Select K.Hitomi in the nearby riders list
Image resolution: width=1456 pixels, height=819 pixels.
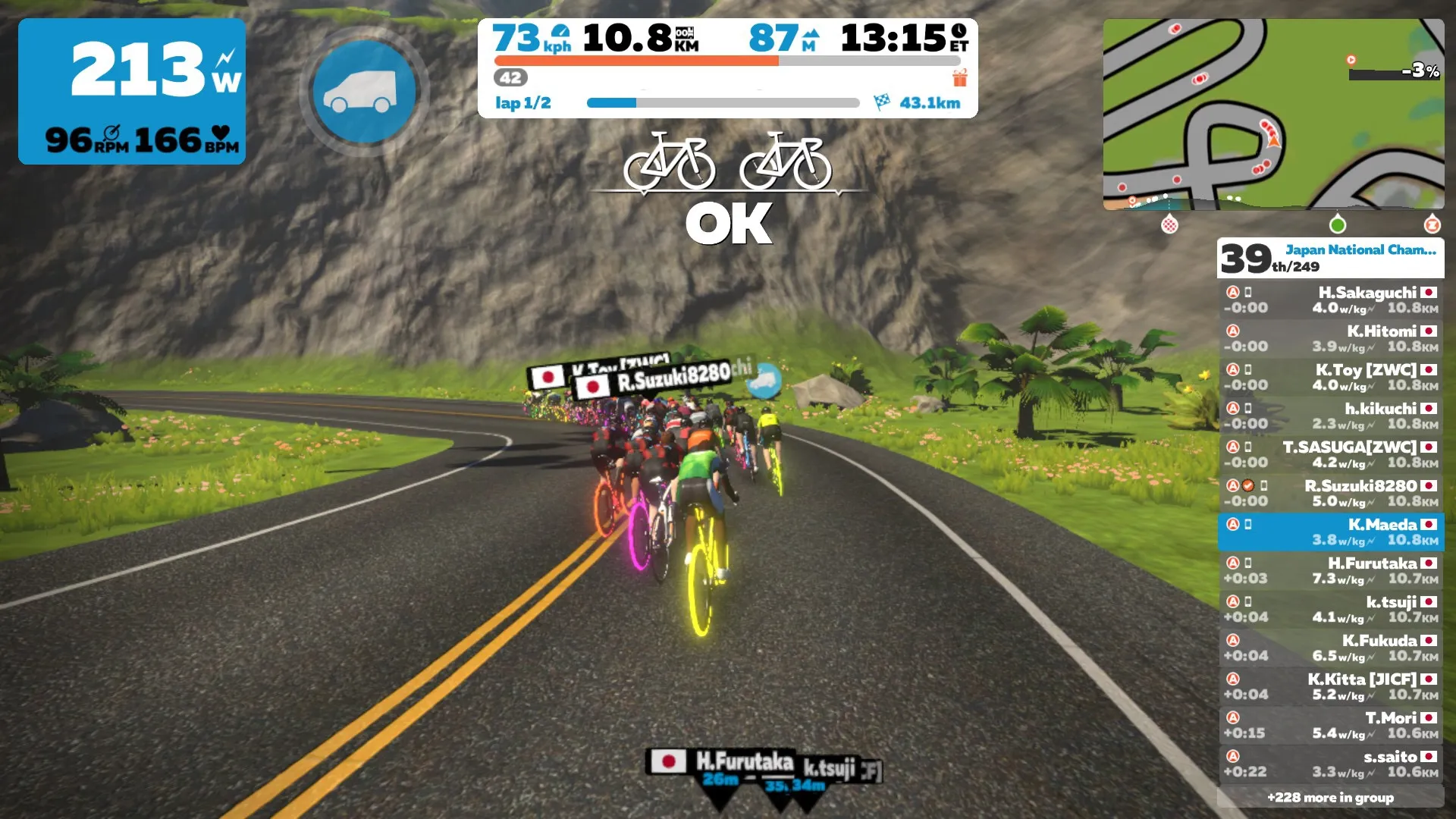1330,339
